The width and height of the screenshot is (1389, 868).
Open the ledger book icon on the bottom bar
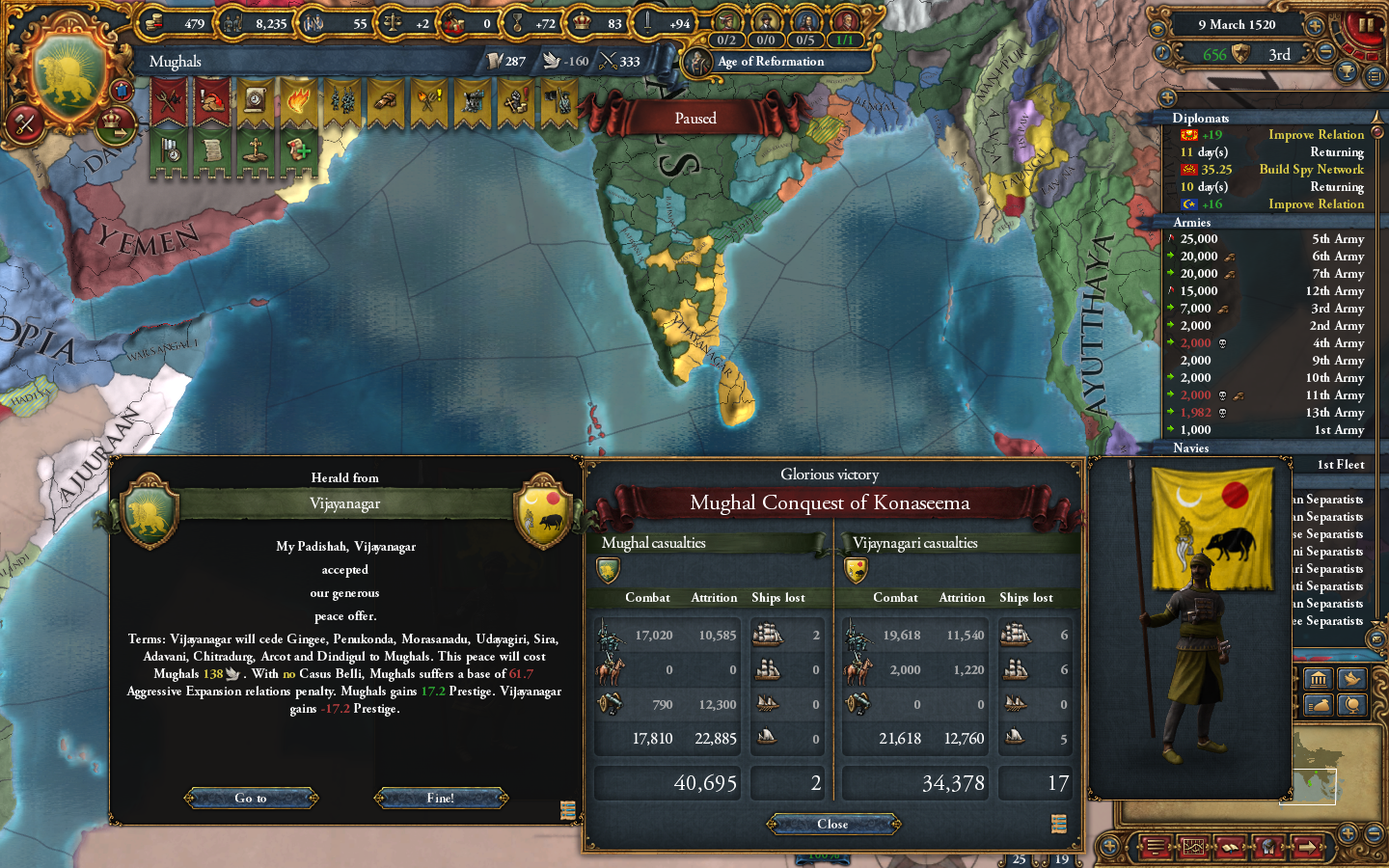1231,847
